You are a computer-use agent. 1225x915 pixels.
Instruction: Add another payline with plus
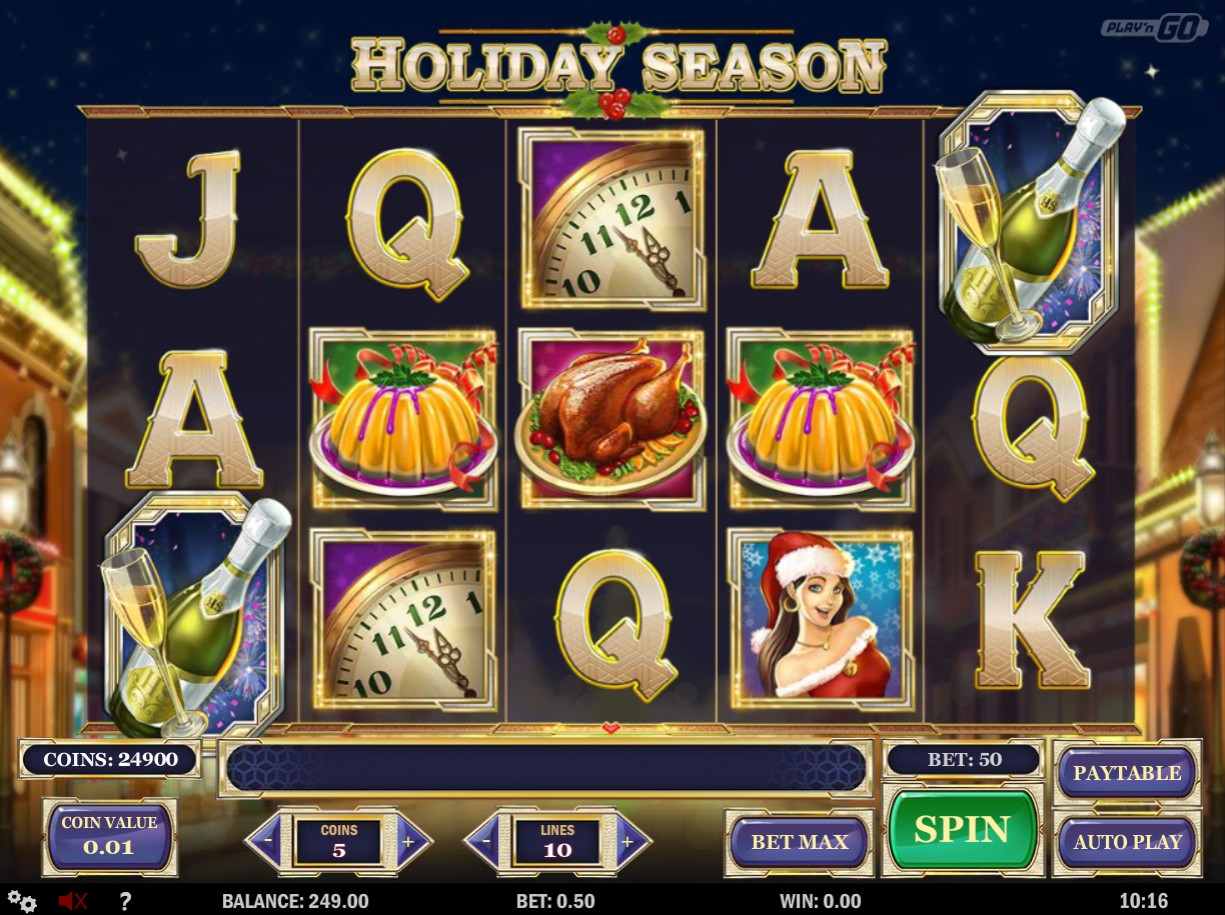point(627,841)
